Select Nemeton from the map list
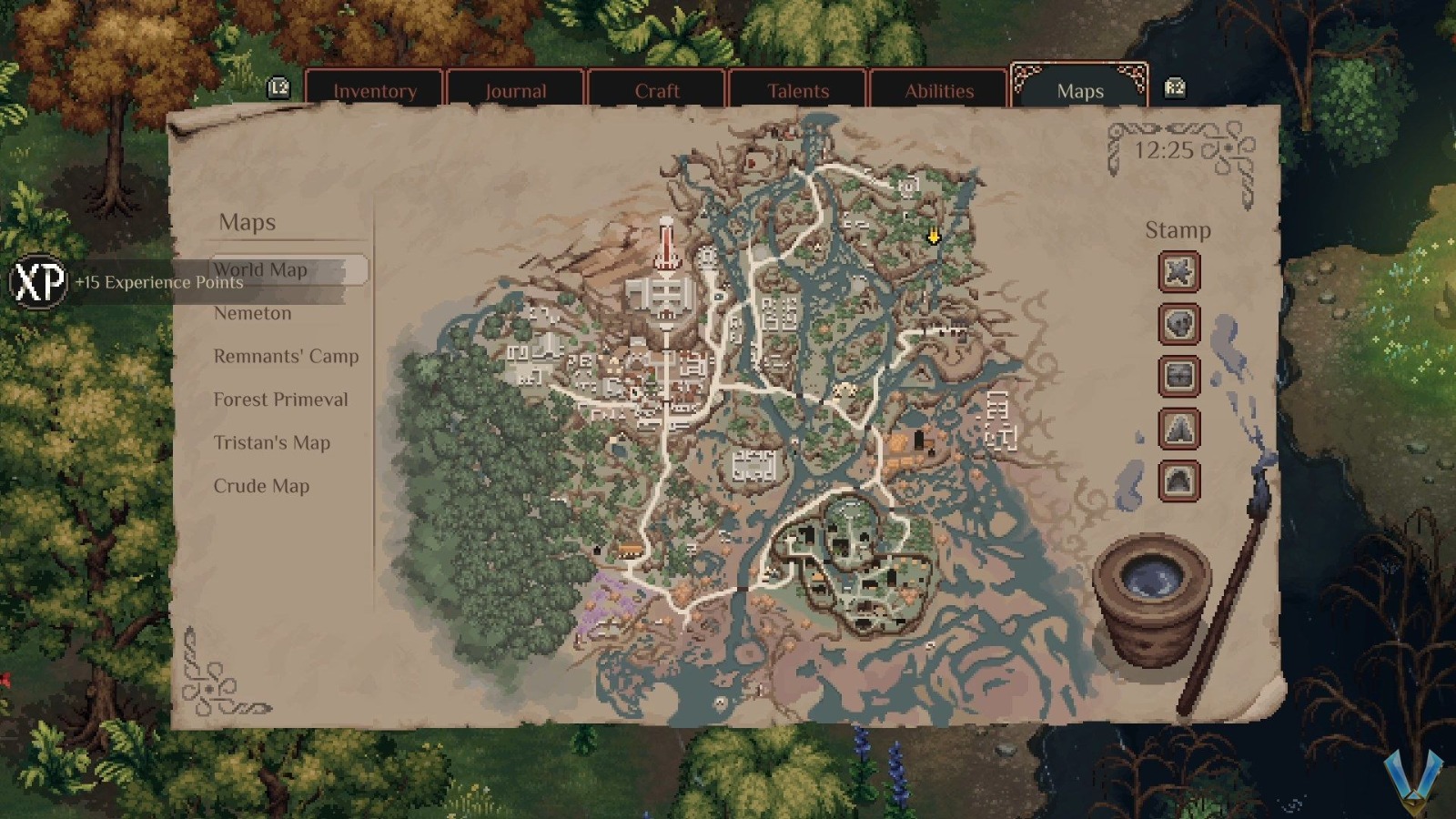Image resolution: width=1456 pixels, height=819 pixels. coord(253,313)
